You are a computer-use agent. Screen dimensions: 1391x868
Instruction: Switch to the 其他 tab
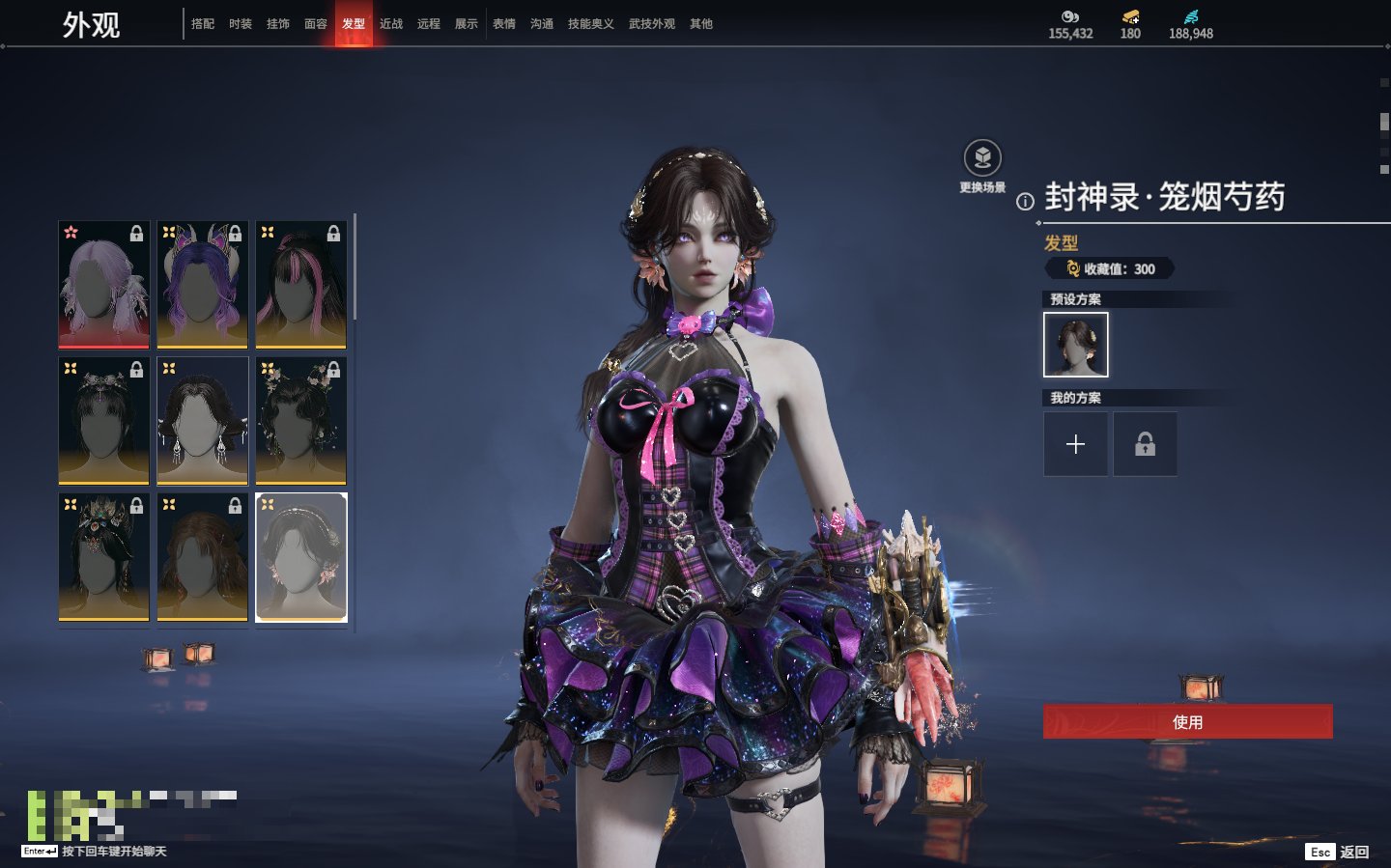point(701,24)
